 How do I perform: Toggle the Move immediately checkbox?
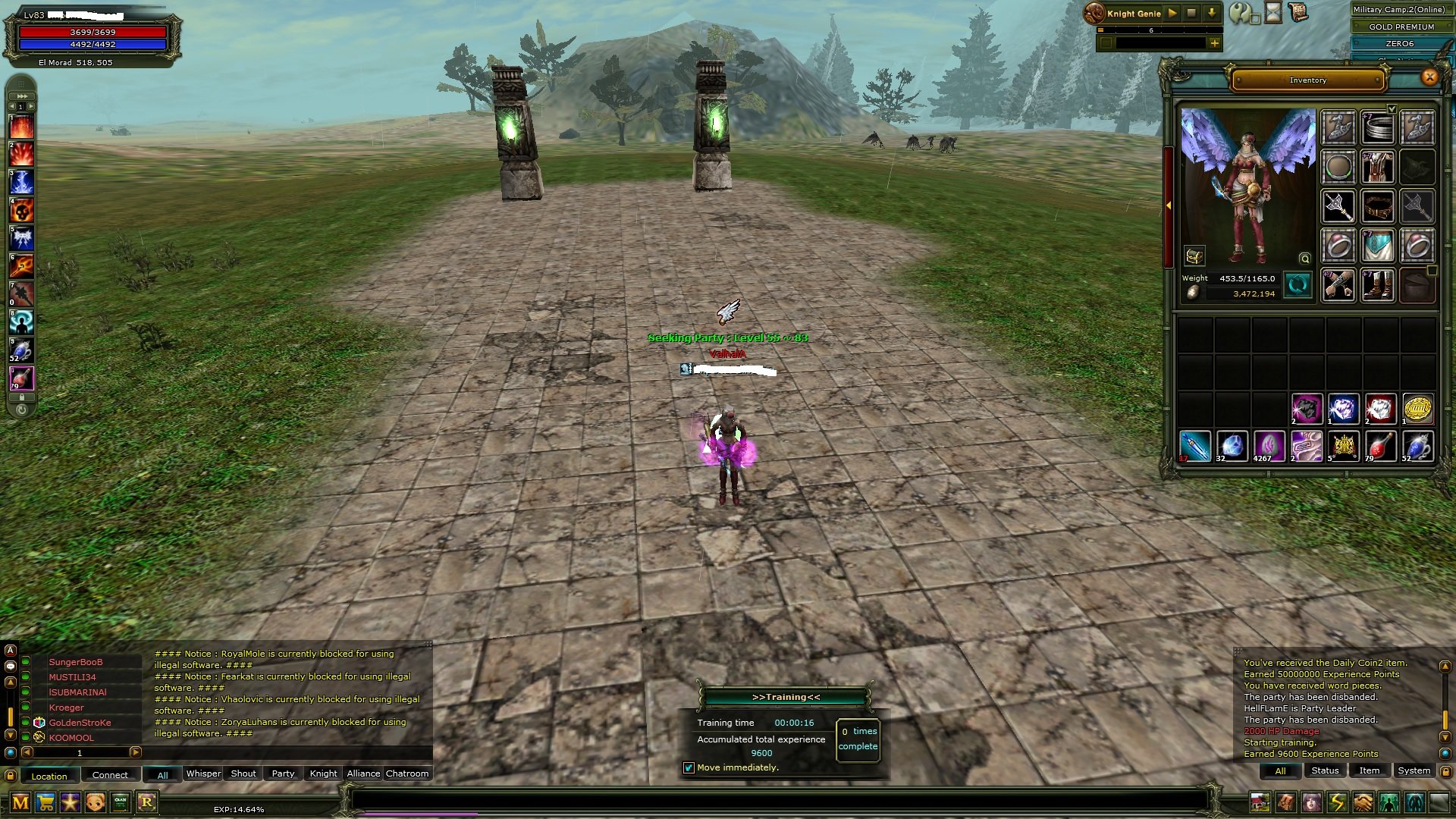pos(689,767)
